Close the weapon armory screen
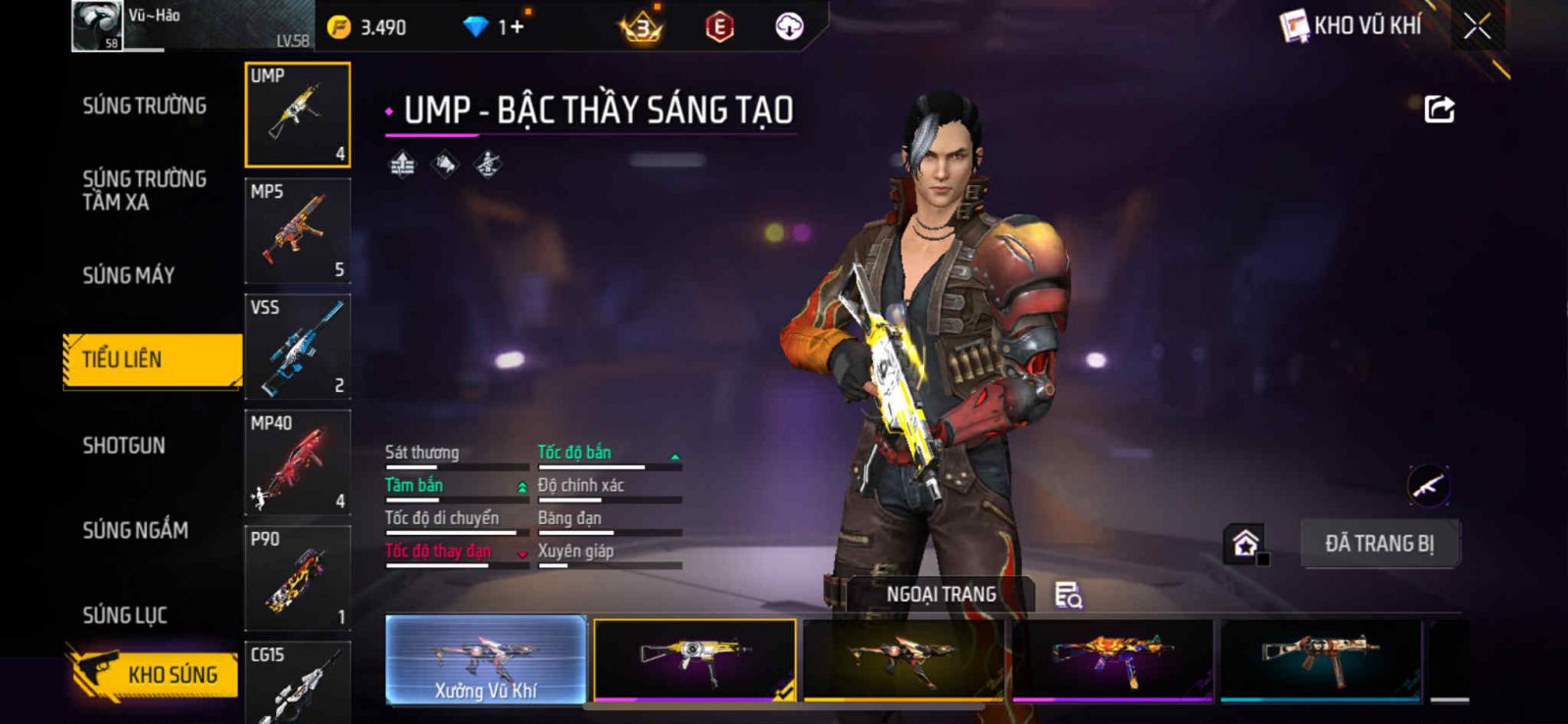1568x724 pixels. 1477,26
